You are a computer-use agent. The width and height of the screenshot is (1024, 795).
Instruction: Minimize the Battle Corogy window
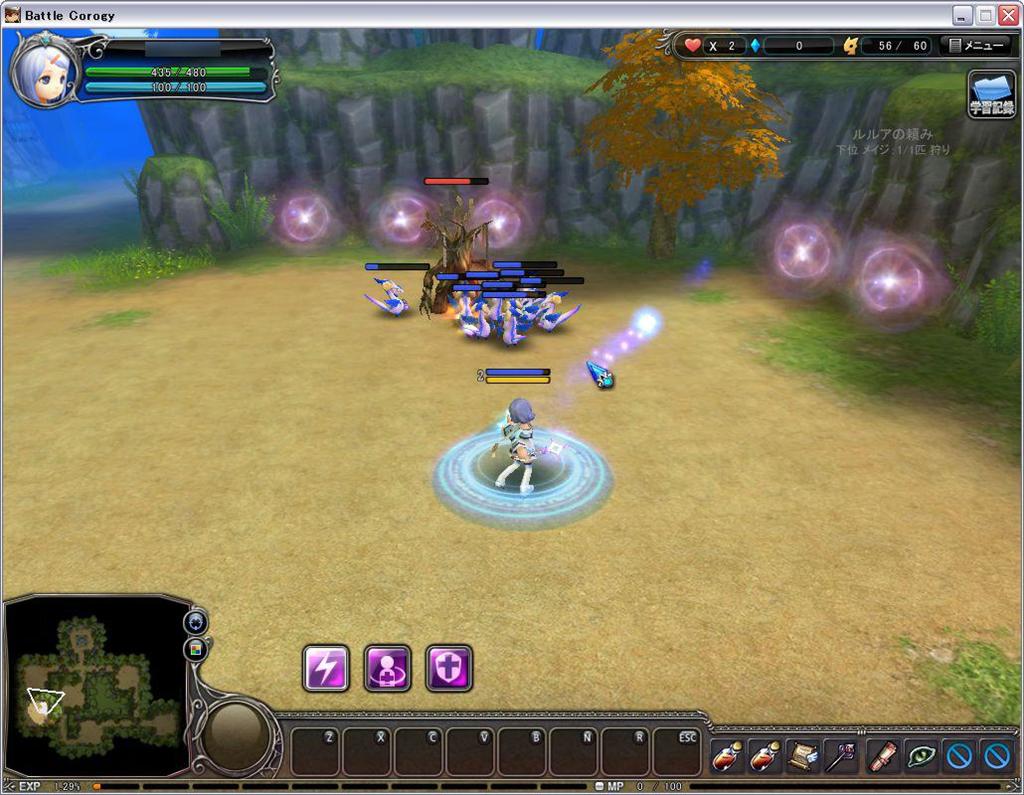pyautogui.click(x=962, y=15)
